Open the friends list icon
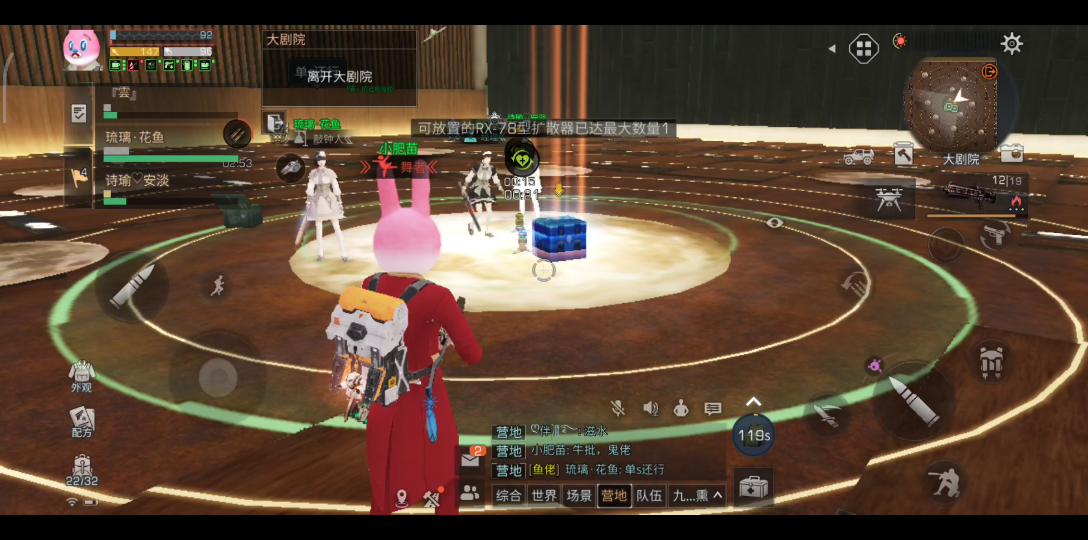This screenshot has height=540, width=1088. coord(469,492)
